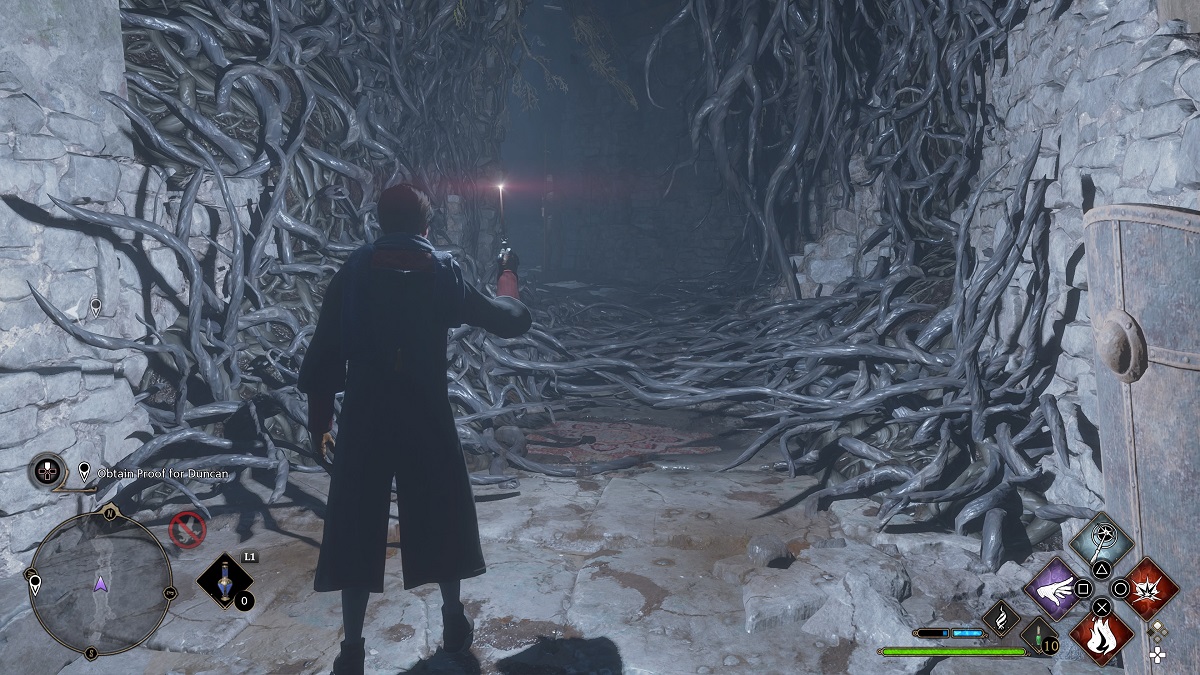This screenshot has width=1200, height=675.
Task: Activate the Ancient Magic swirl icon
Action: (1000, 619)
